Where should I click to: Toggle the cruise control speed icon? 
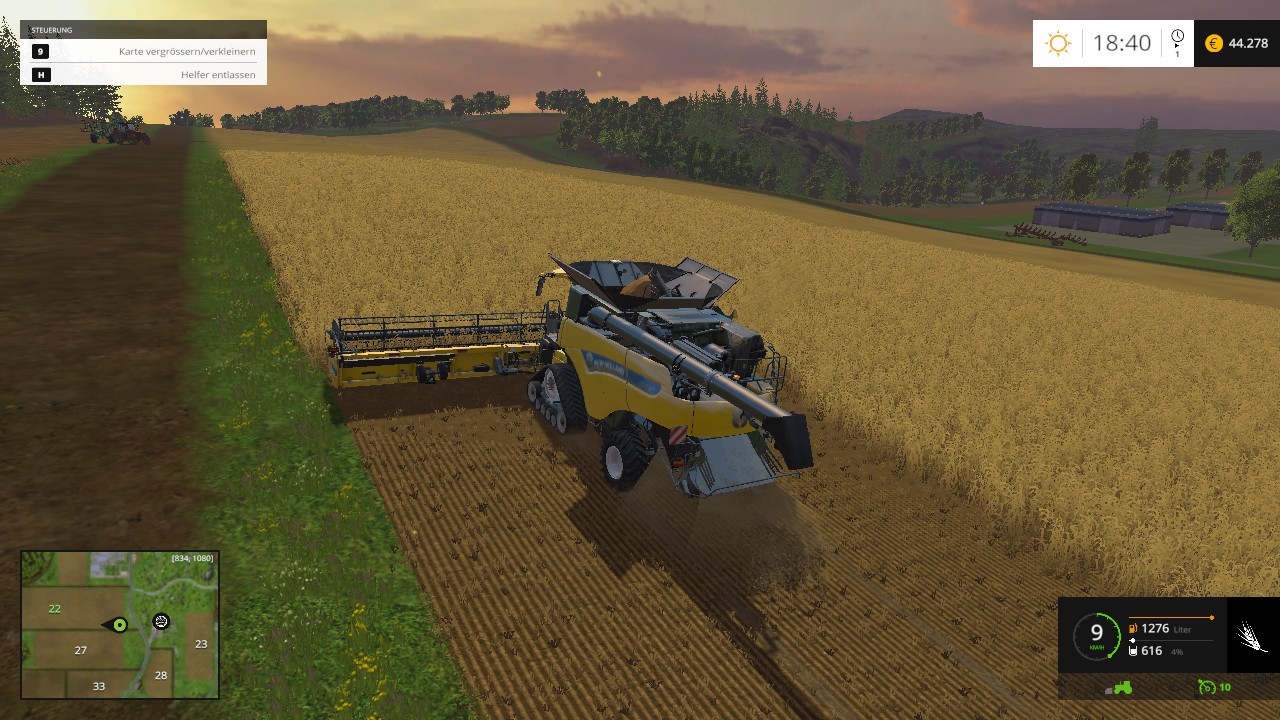pos(1209,687)
